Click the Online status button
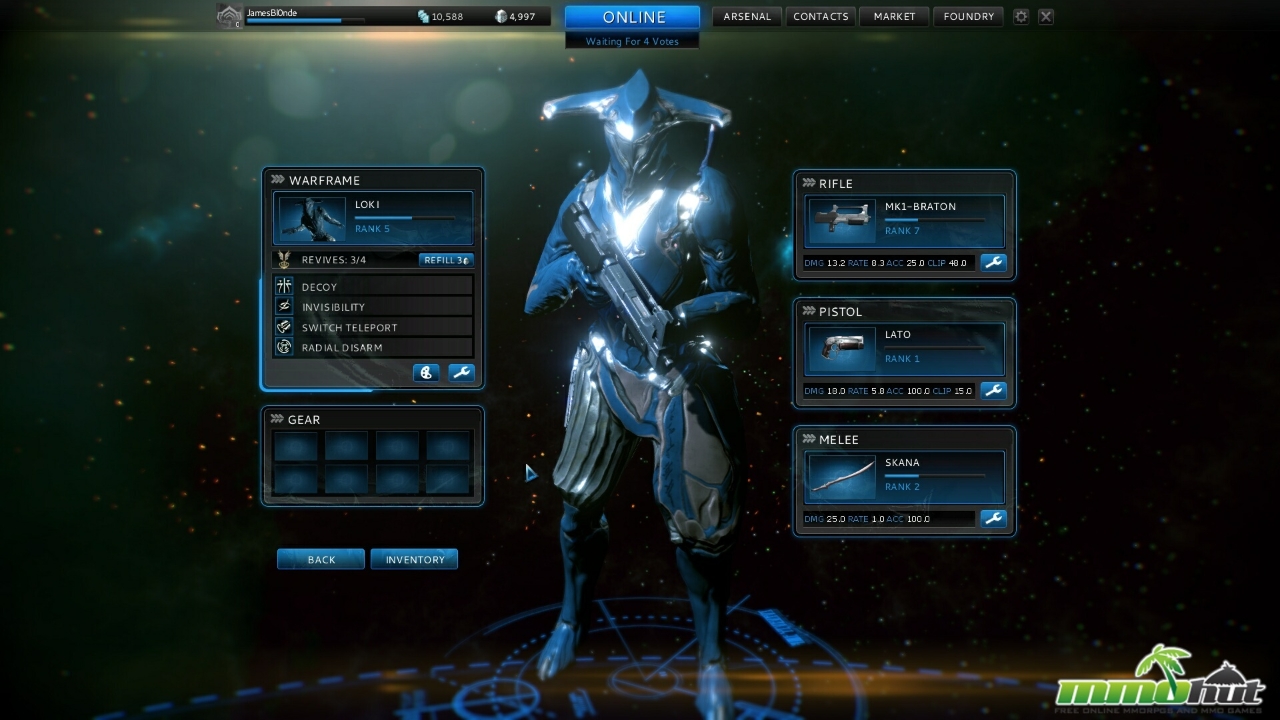This screenshot has height=720, width=1280. 632,17
